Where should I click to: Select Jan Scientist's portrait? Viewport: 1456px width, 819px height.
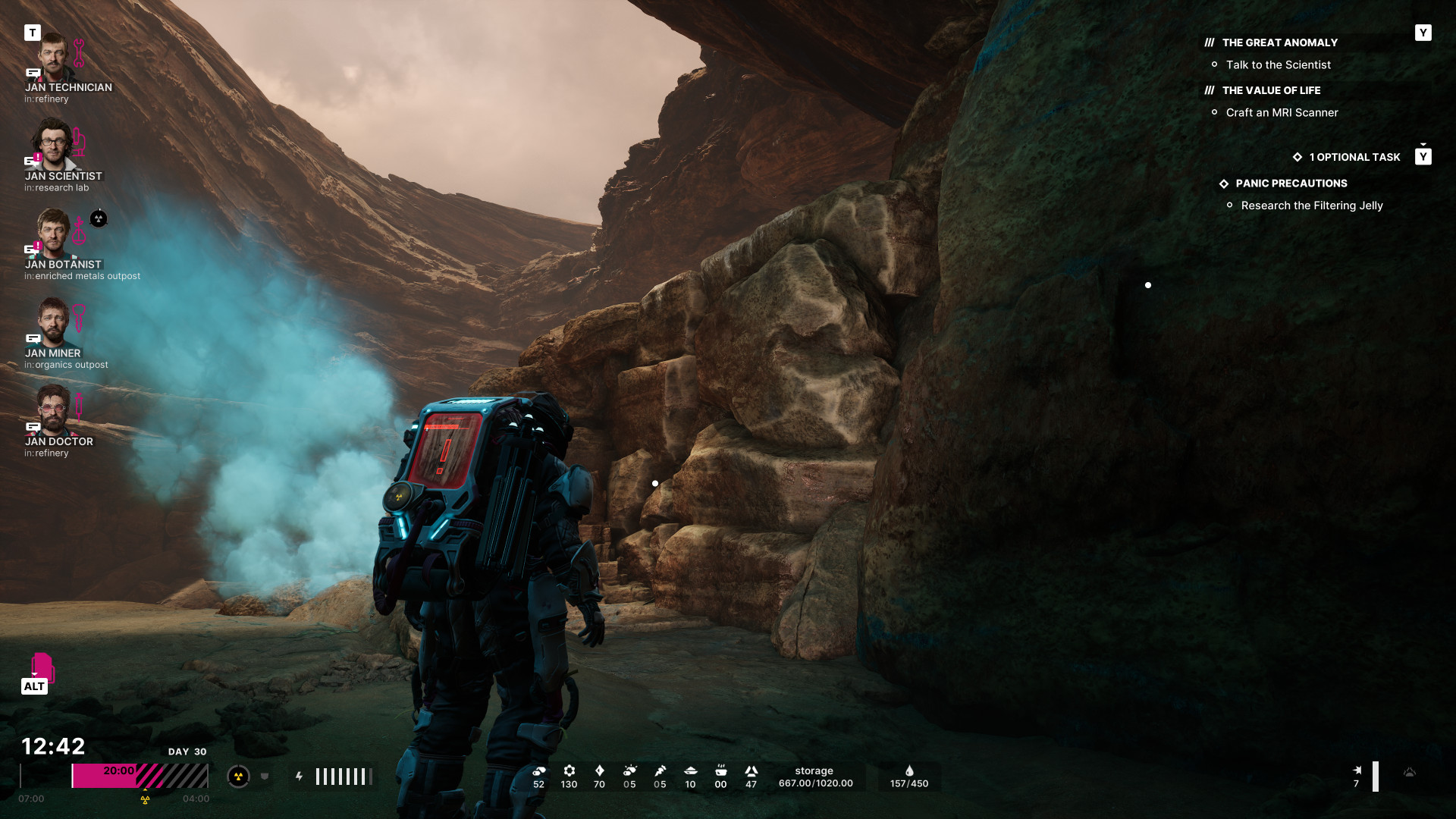point(53,146)
